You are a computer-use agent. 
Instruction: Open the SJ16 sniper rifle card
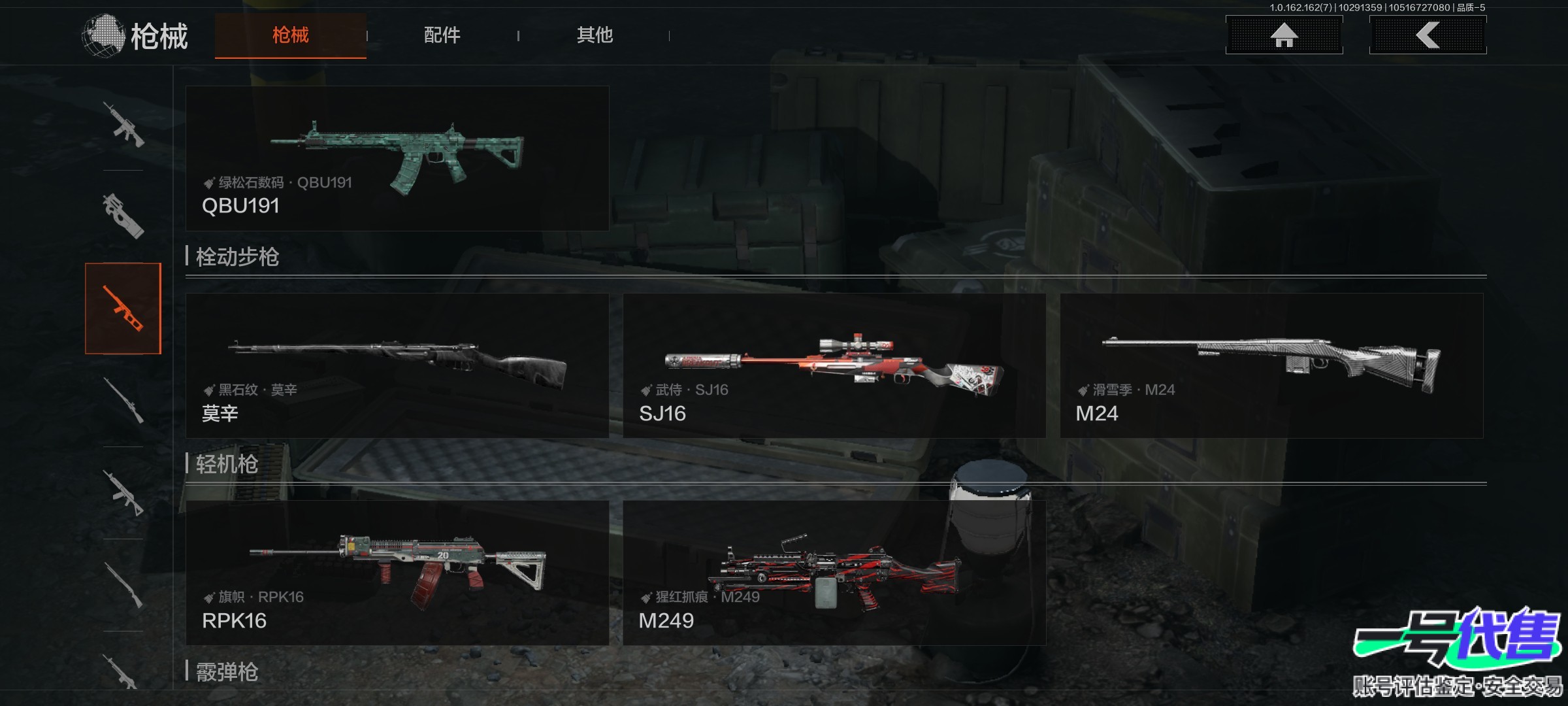click(x=834, y=365)
